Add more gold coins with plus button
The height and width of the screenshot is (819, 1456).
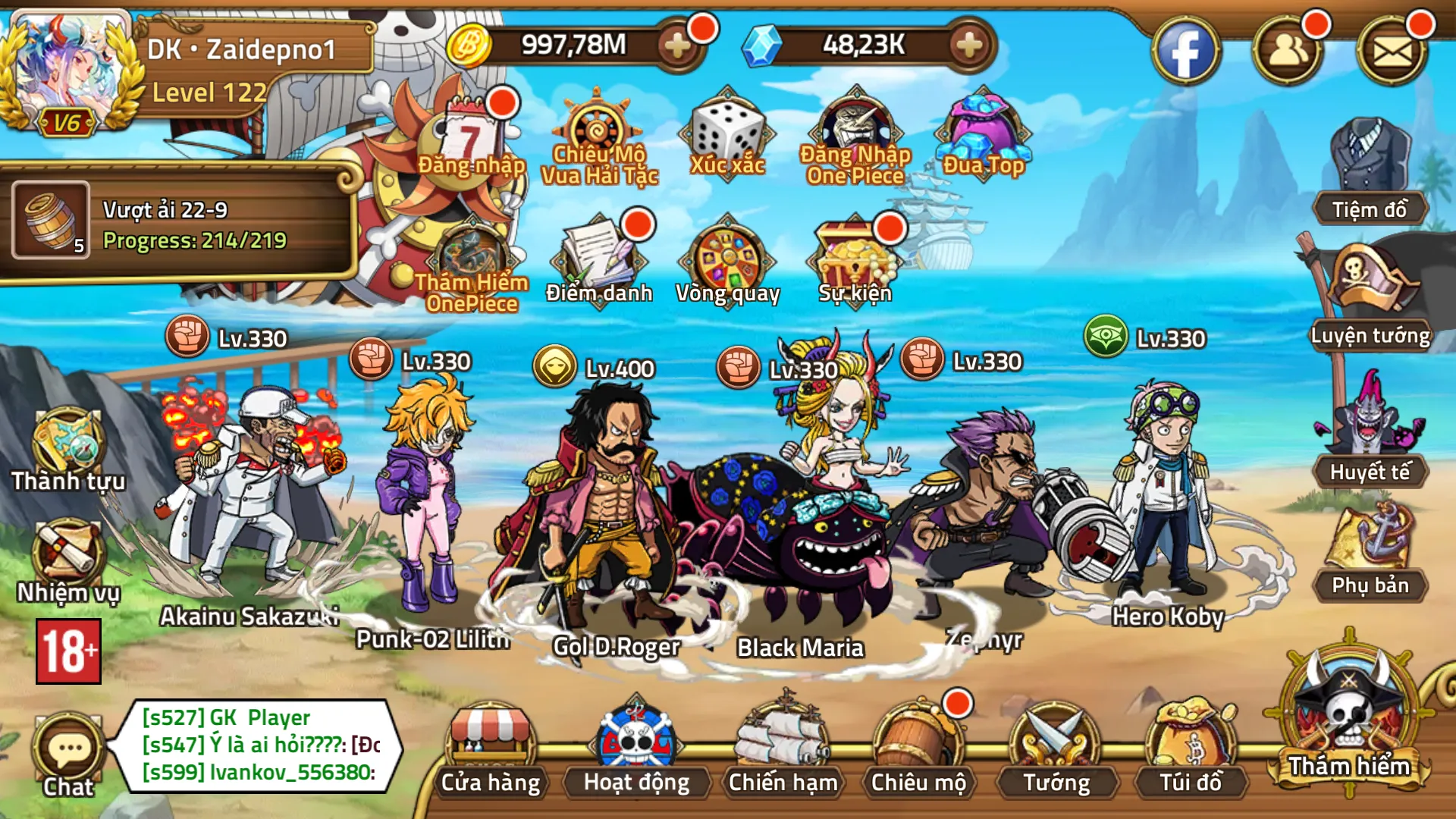pos(677,45)
